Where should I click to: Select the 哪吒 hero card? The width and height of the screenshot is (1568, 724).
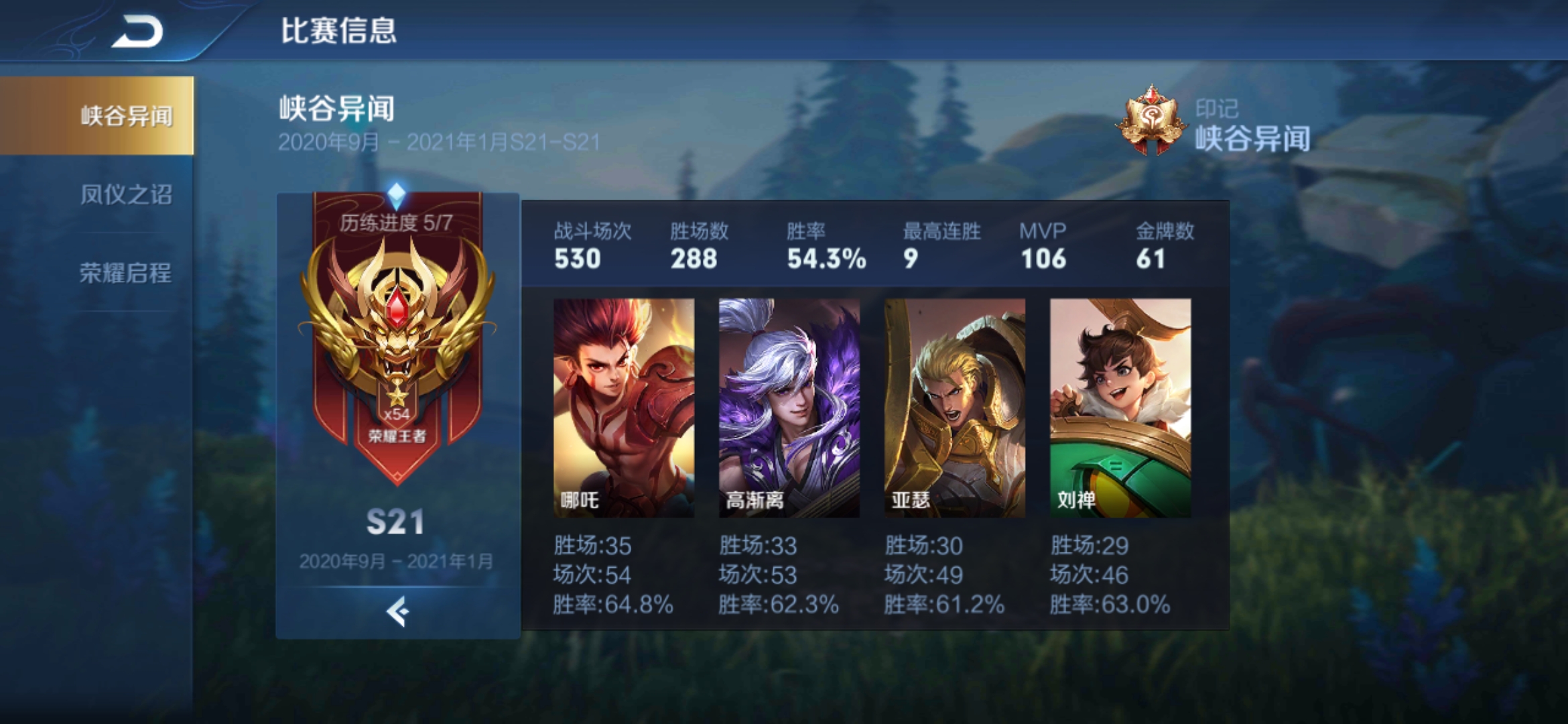(623, 408)
